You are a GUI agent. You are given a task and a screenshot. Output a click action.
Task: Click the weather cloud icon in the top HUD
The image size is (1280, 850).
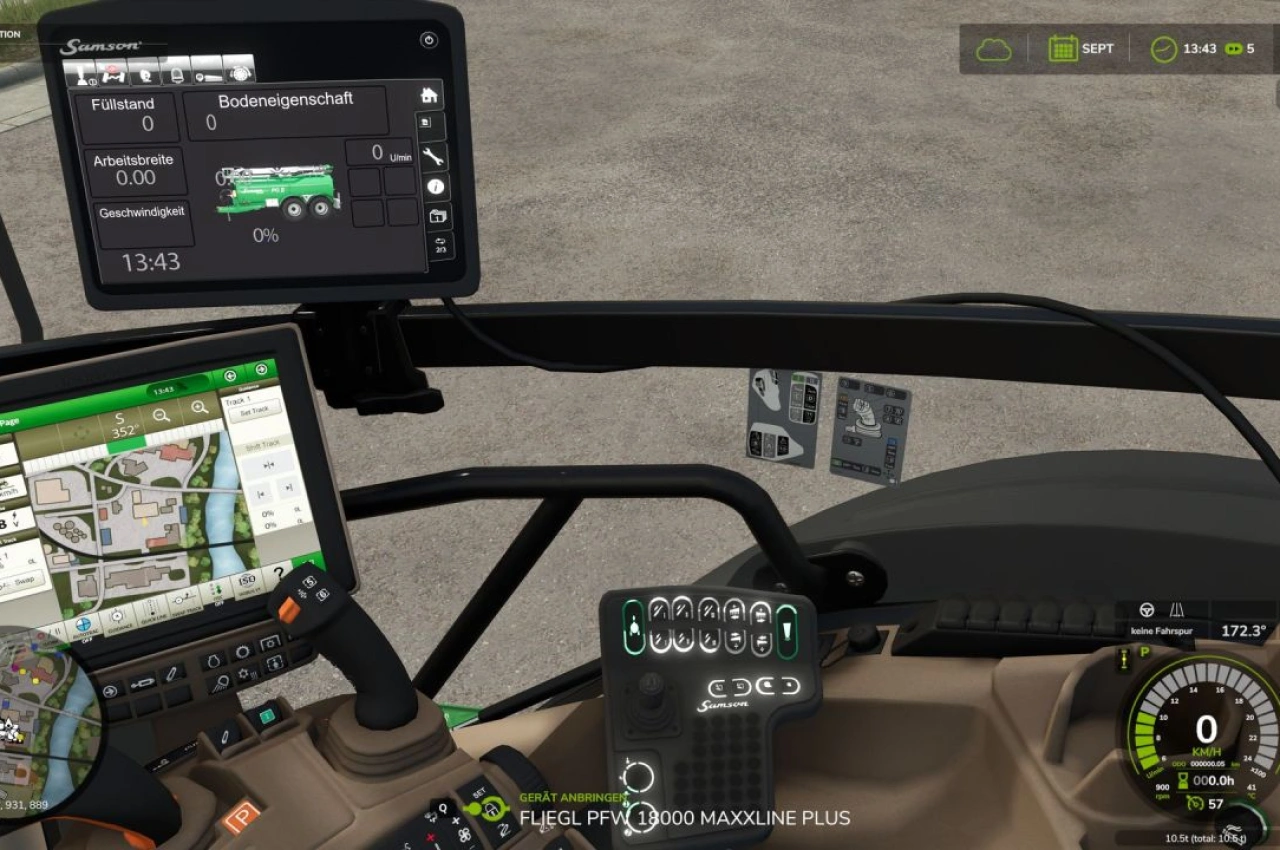coord(992,48)
